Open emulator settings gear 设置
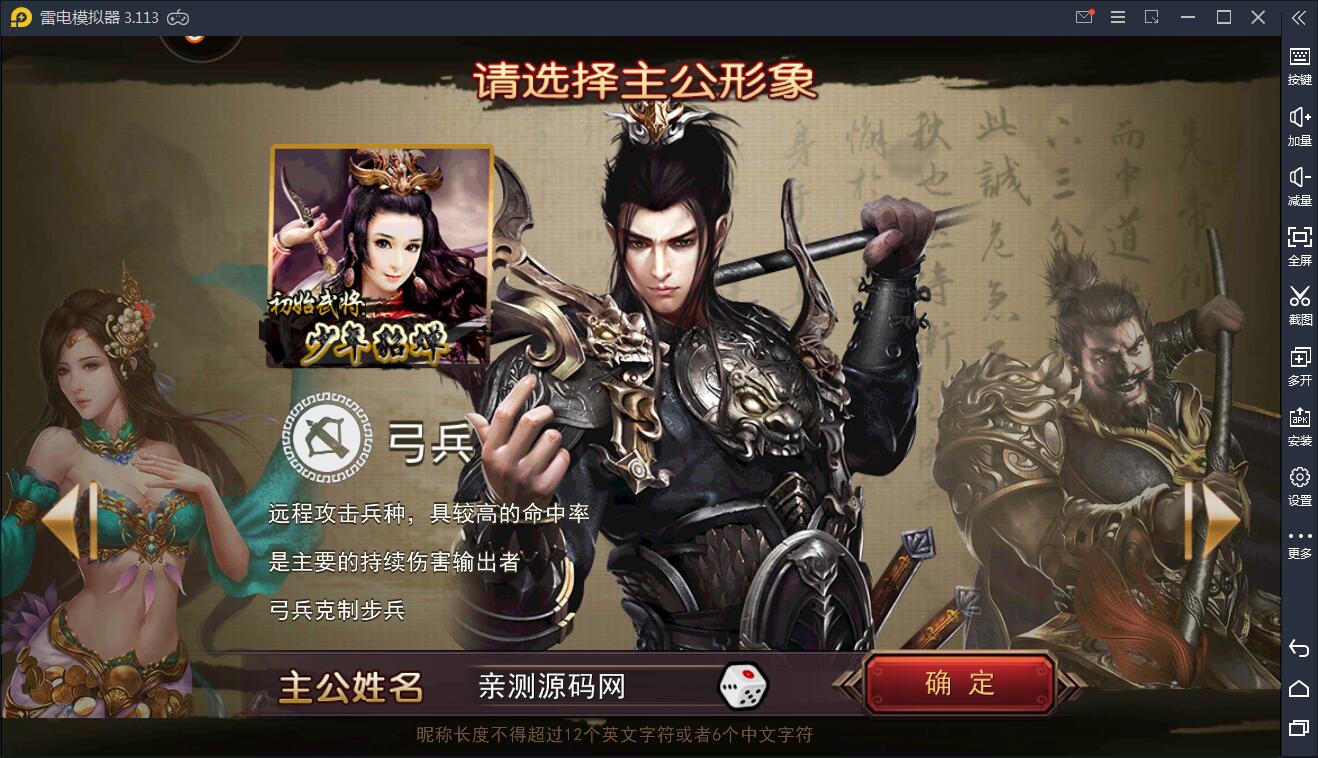 [x=1299, y=481]
